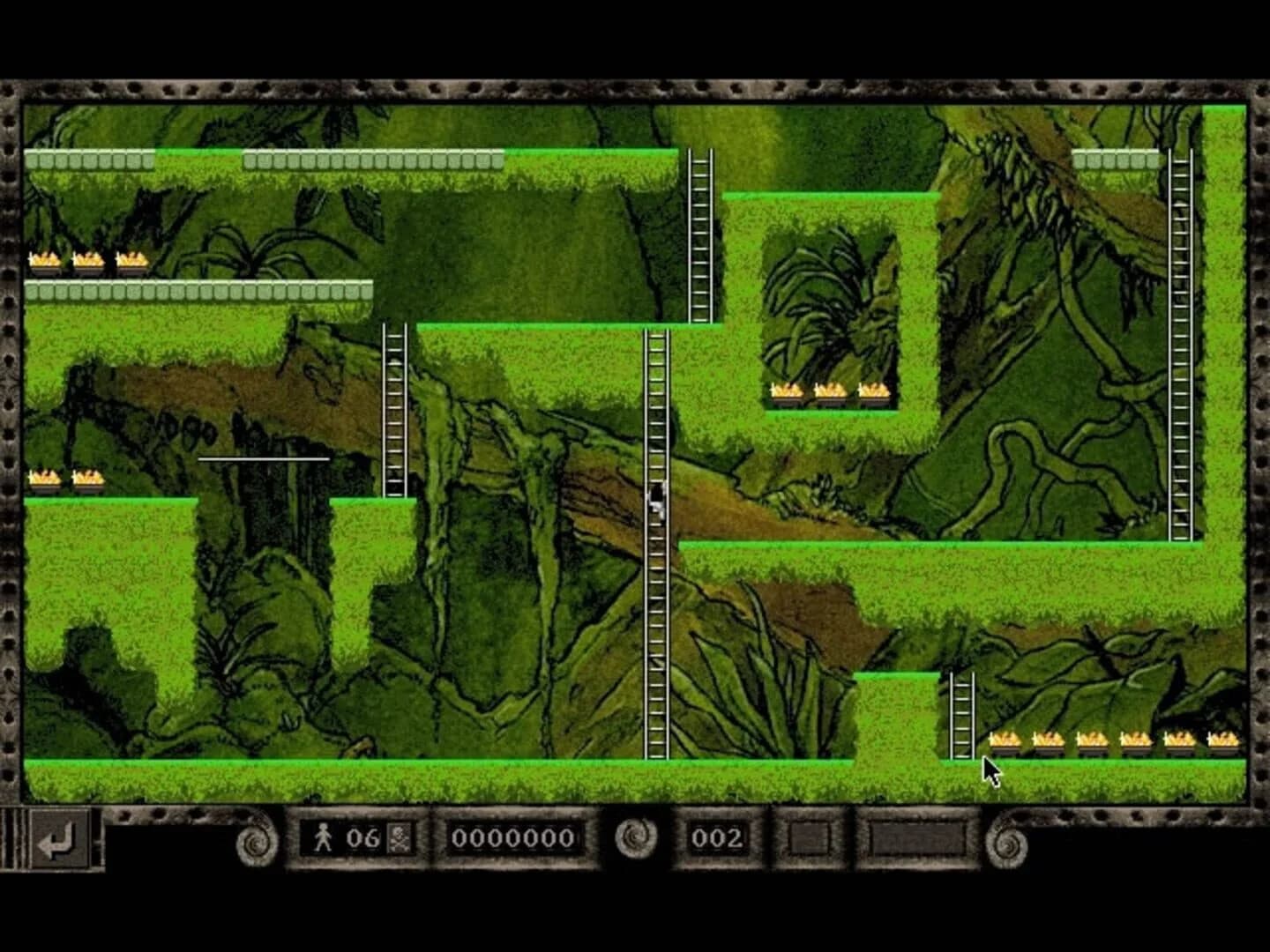Click the score display showing 0000000
The height and width of the screenshot is (952, 1270).
point(514,838)
